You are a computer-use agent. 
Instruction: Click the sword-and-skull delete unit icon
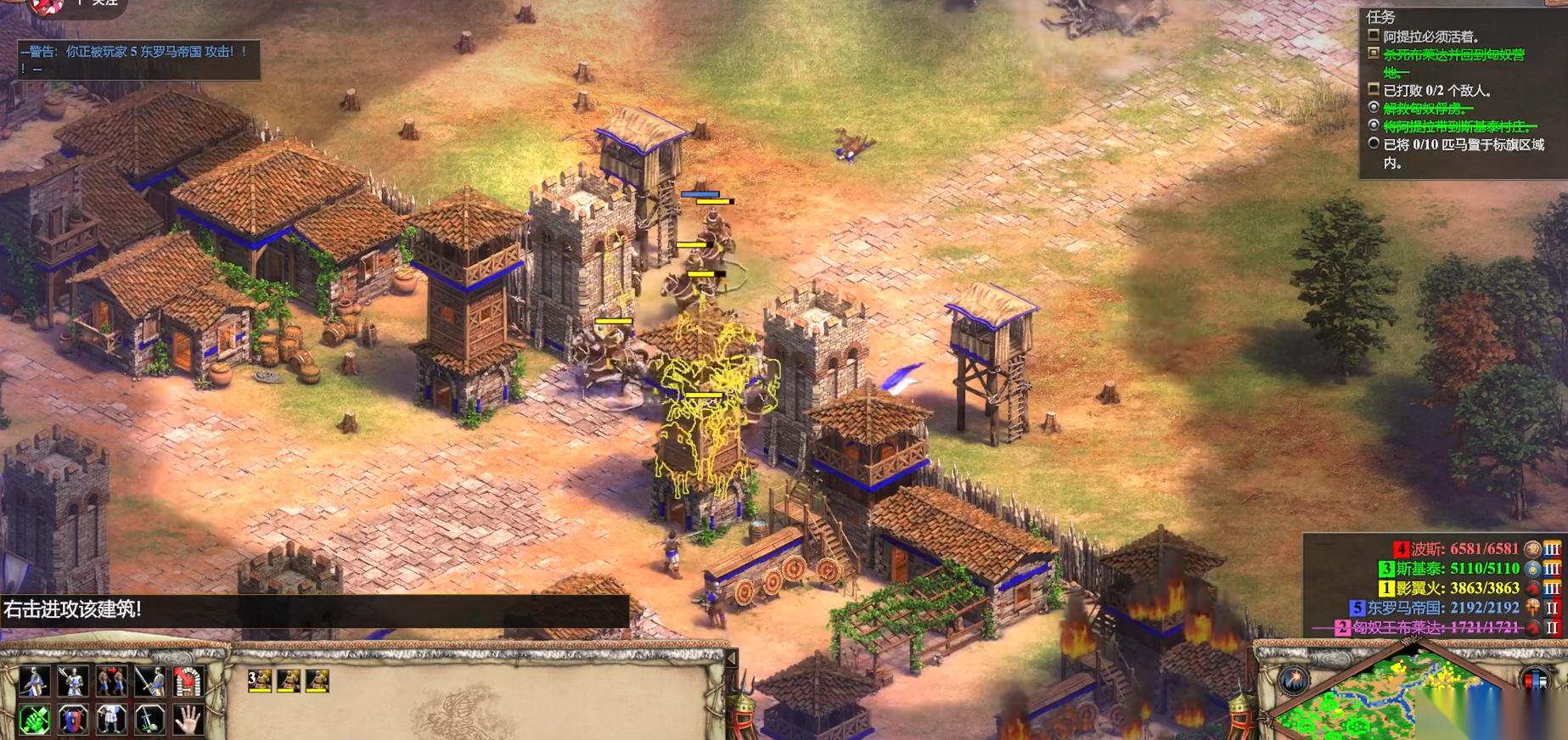(150, 720)
